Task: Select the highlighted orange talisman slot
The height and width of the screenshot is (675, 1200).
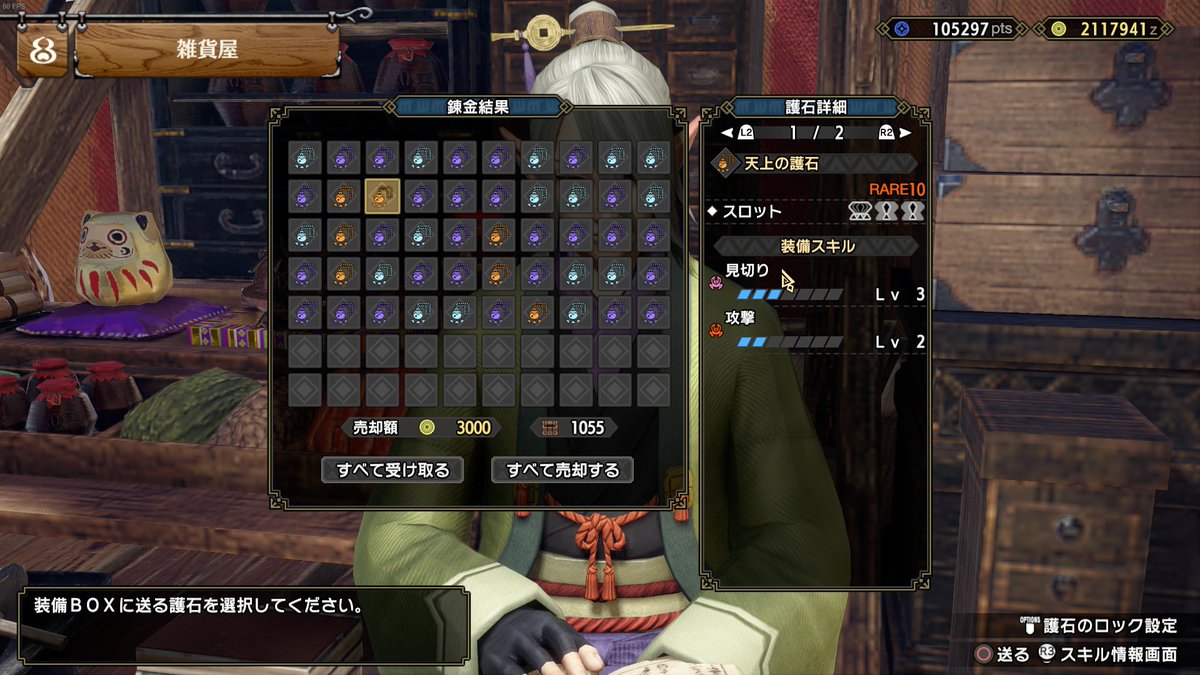Action: coord(382,196)
